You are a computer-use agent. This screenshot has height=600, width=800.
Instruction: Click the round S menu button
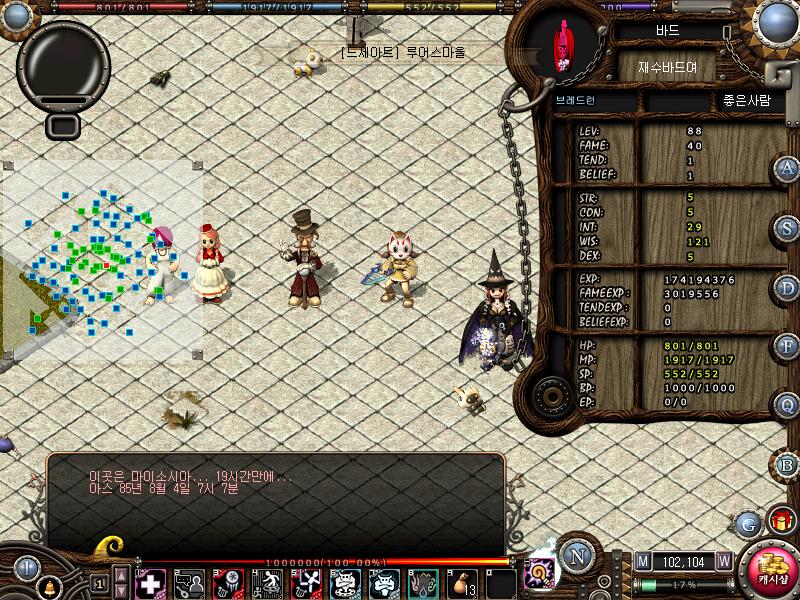[788, 228]
